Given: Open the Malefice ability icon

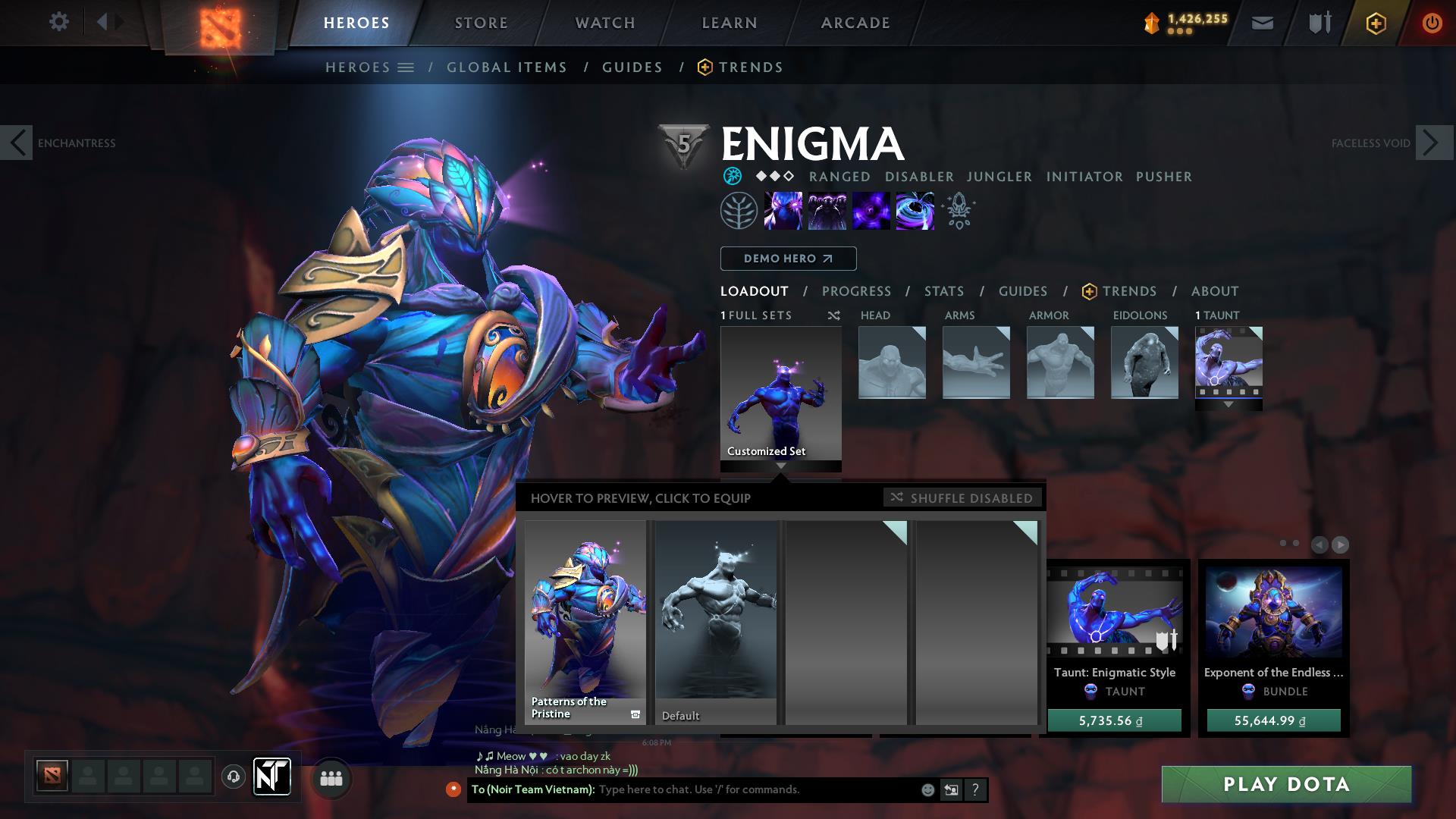Looking at the screenshot, I should (783, 211).
